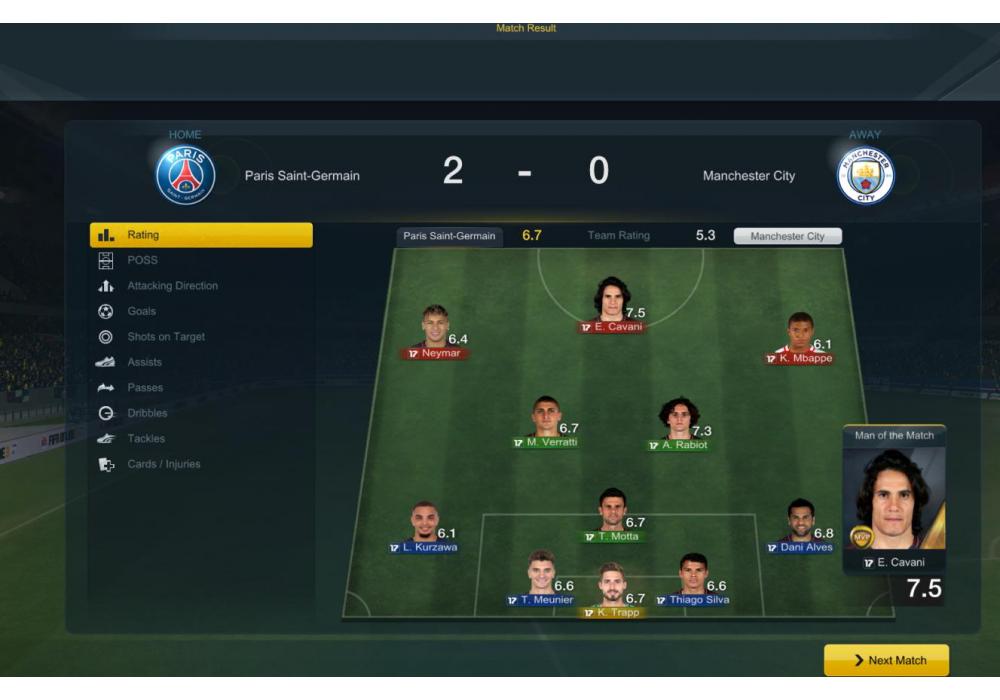Open the Man of the Match card

coord(893,508)
